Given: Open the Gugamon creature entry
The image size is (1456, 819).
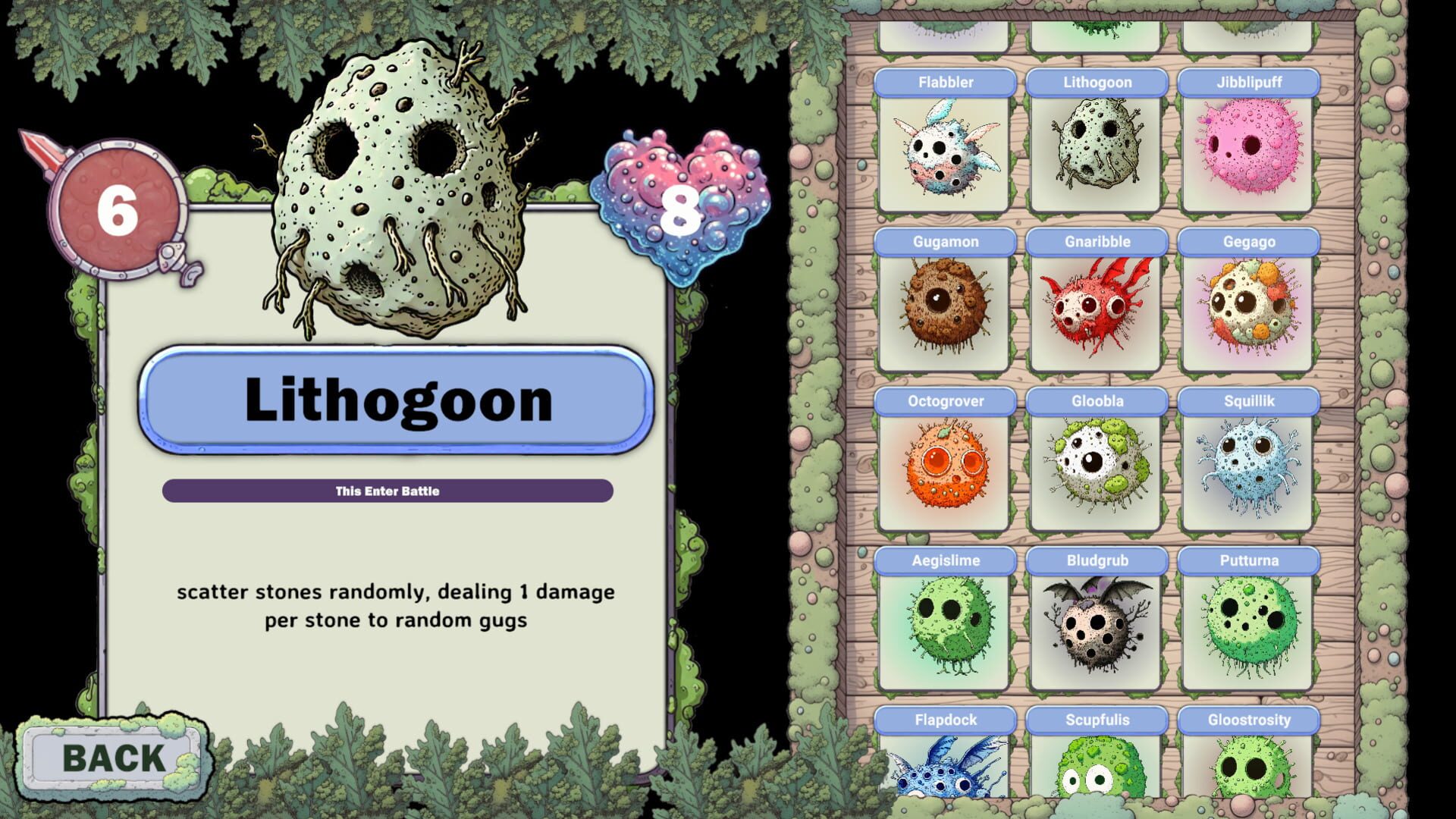Looking at the screenshot, I should [x=945, y=311].
